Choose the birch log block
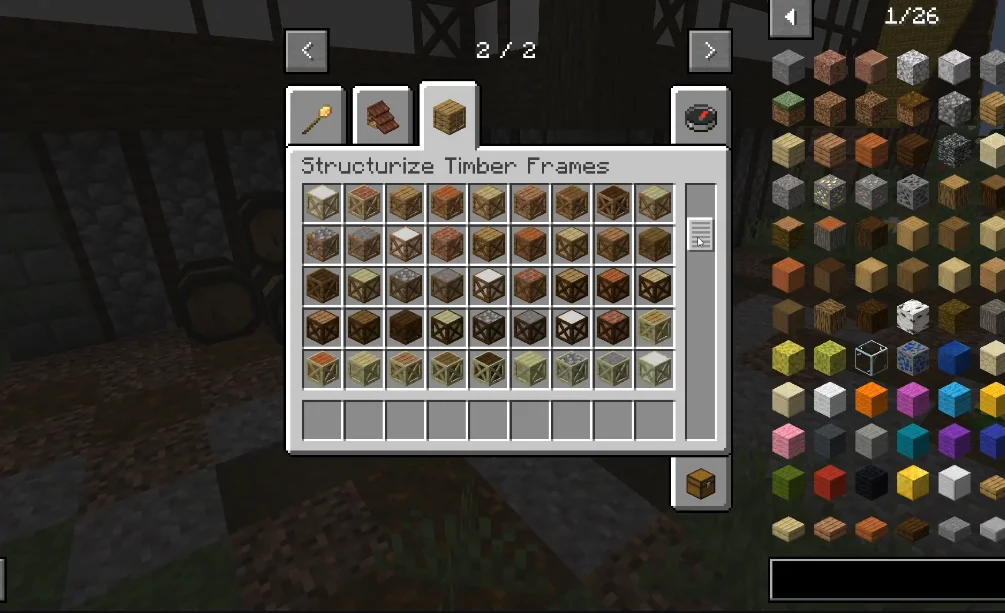The image size is (1005, 613). 912,316
